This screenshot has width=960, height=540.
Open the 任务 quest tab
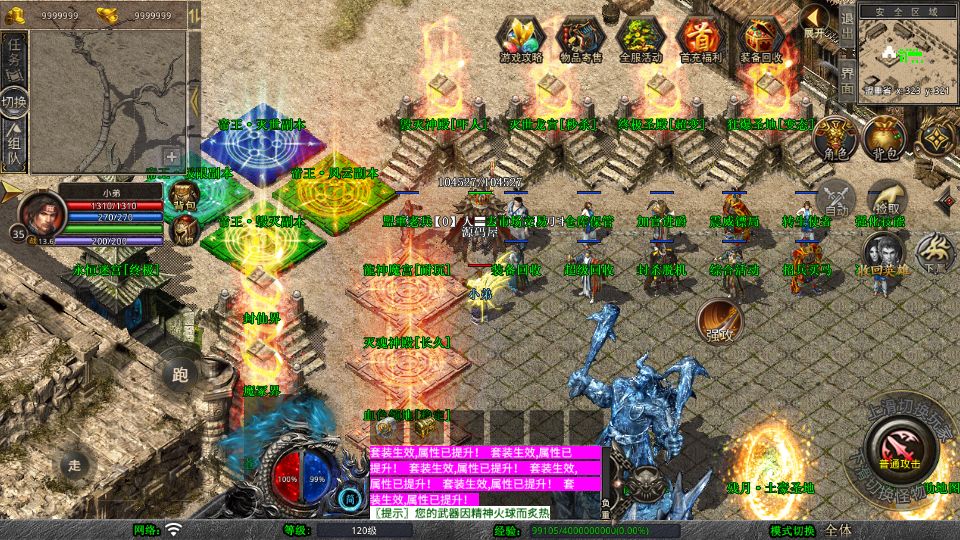(x=15, y=58)
